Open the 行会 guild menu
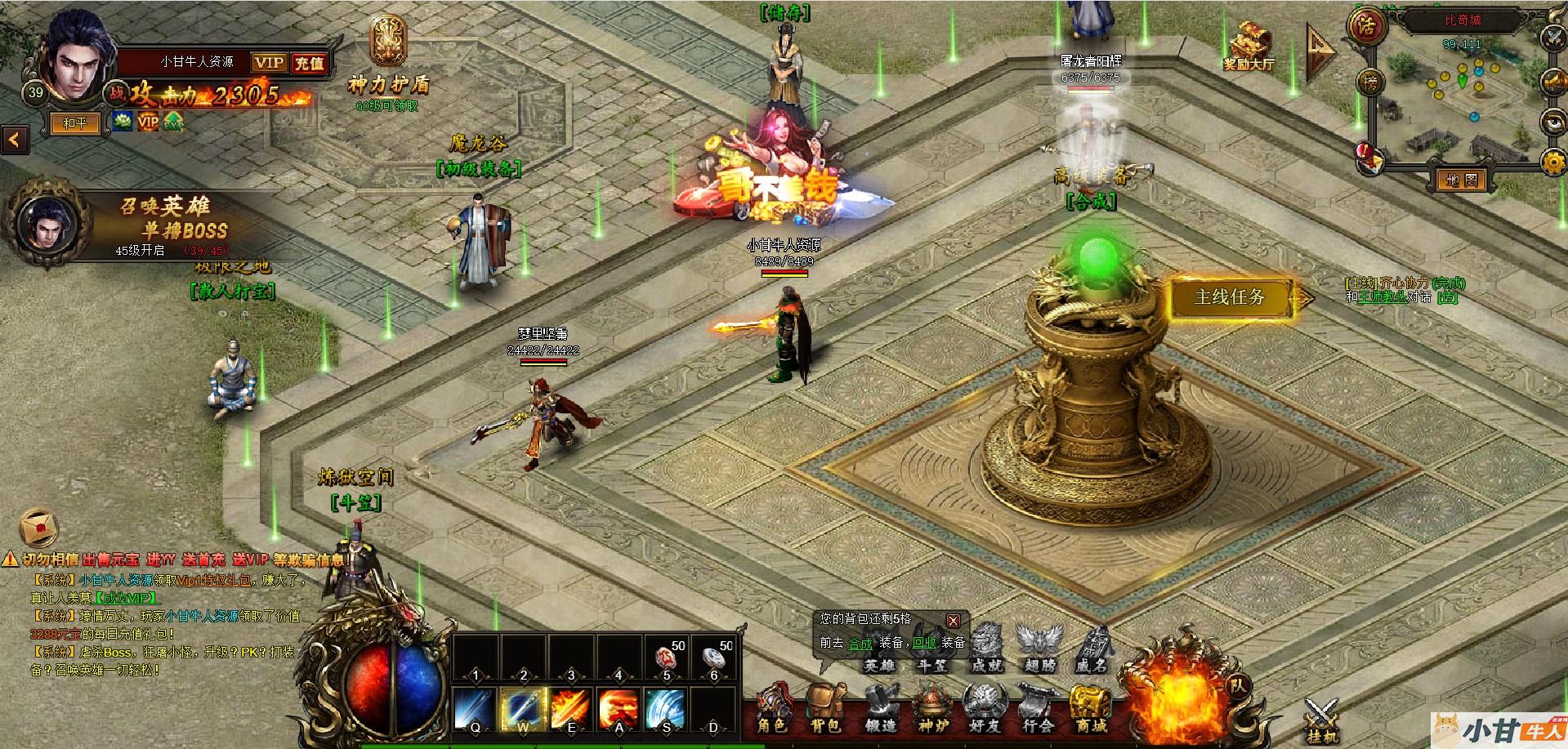Viewport: 1568px width, 749px height. (1038, 710)
